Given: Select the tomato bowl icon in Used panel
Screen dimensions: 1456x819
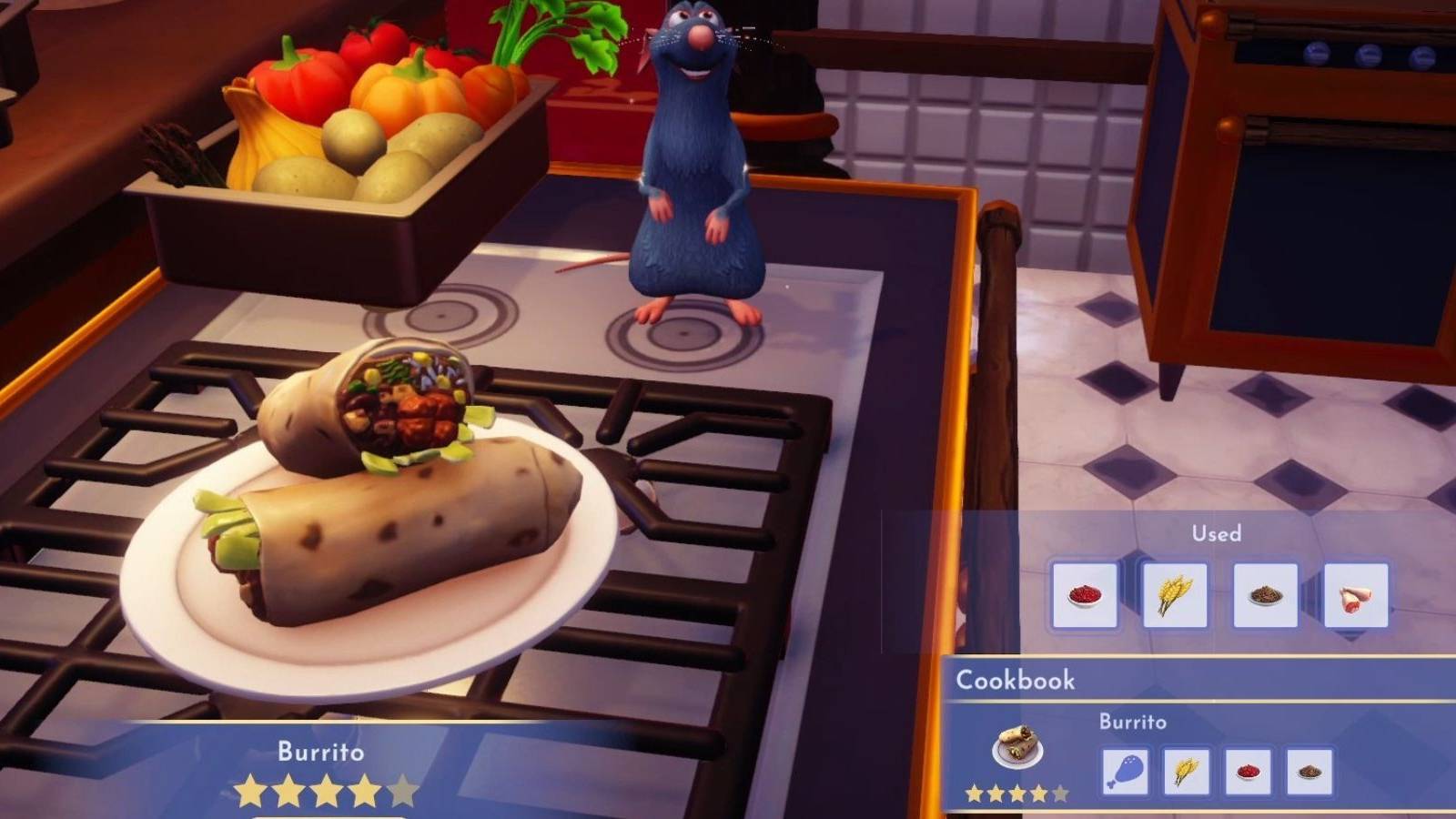Looking at the screenshot, I should tap(1086, 595).
